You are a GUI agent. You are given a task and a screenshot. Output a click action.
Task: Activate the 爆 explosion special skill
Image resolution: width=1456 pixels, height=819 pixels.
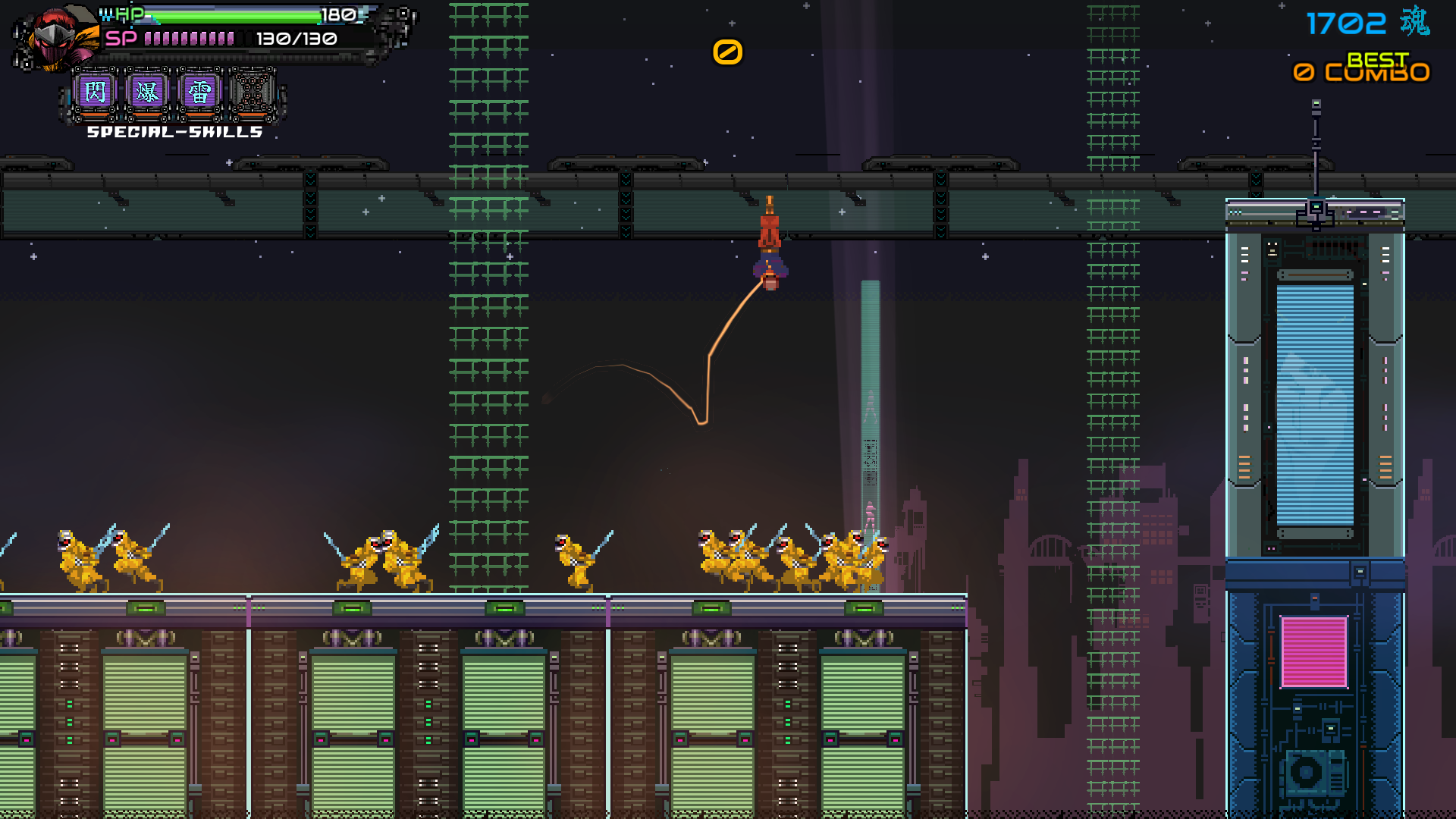tap(147, 93)
